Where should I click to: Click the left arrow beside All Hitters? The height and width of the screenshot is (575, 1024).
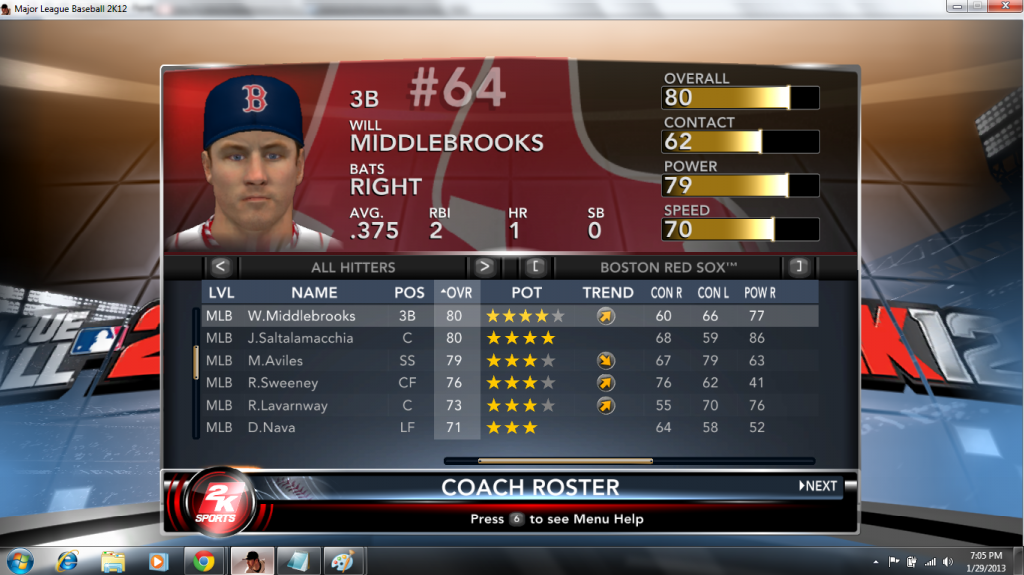[x=222, y=267]
